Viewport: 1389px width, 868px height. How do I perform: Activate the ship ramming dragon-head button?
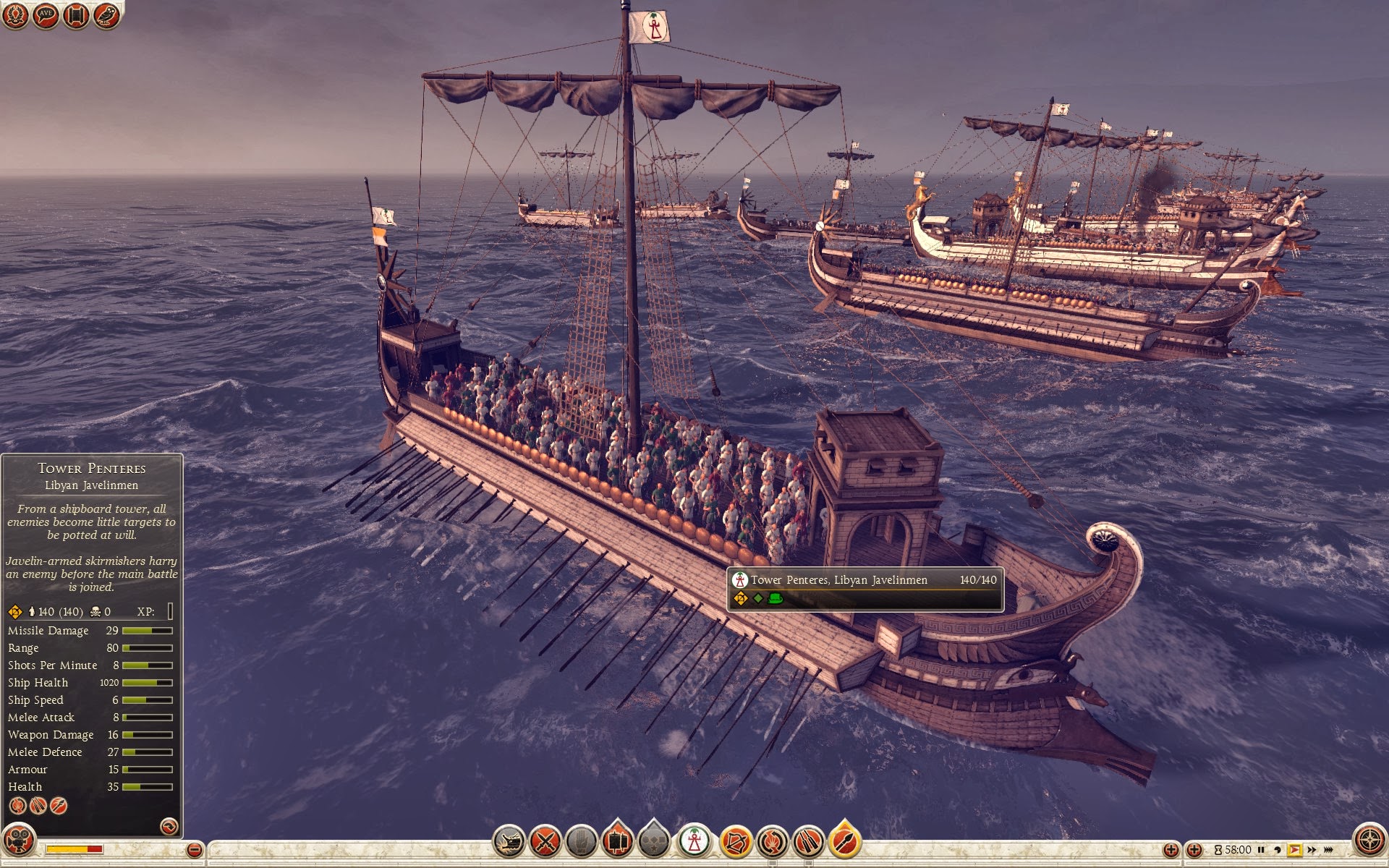(x=509, y=841)
